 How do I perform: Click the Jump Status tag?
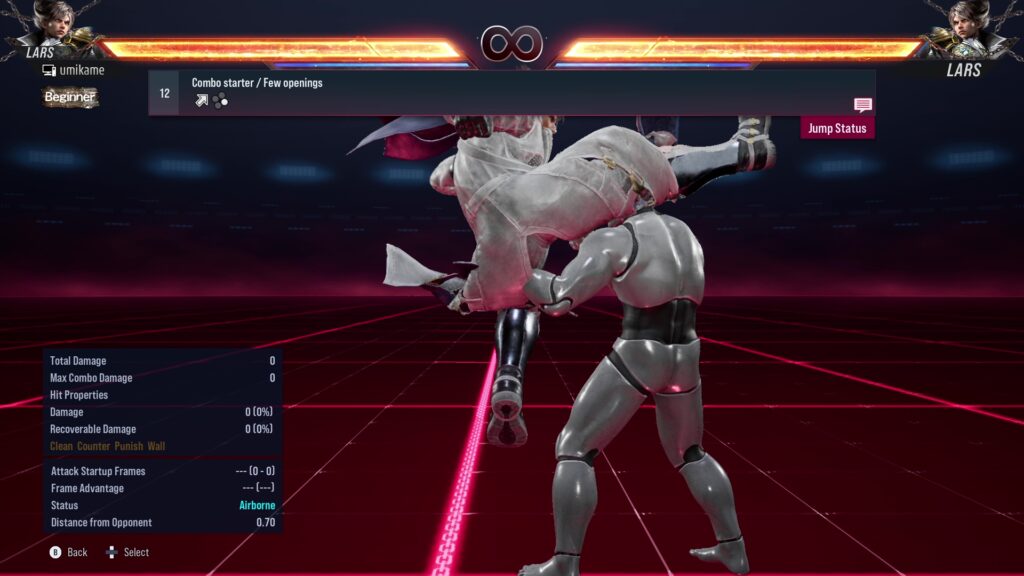click(x=837, y=128)
